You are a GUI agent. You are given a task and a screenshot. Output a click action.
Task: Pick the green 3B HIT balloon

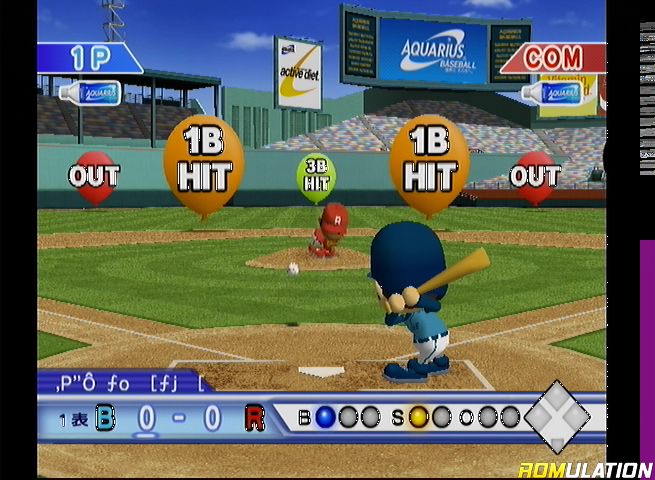[x=316, y=177]
